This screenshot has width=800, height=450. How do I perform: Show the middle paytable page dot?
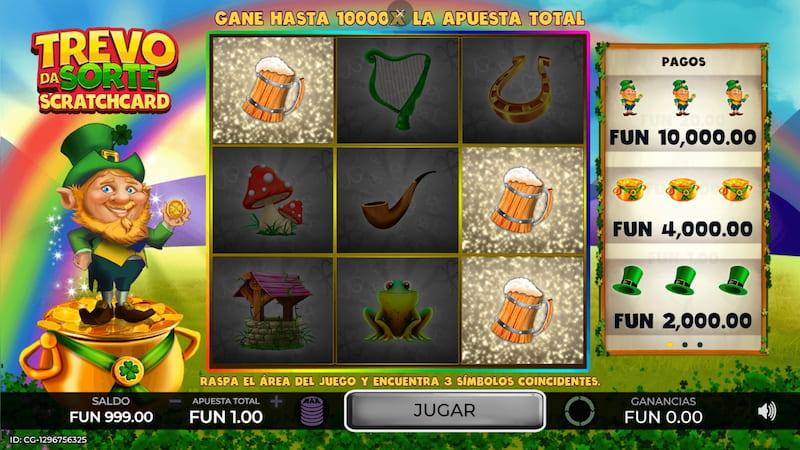(684, 344)
